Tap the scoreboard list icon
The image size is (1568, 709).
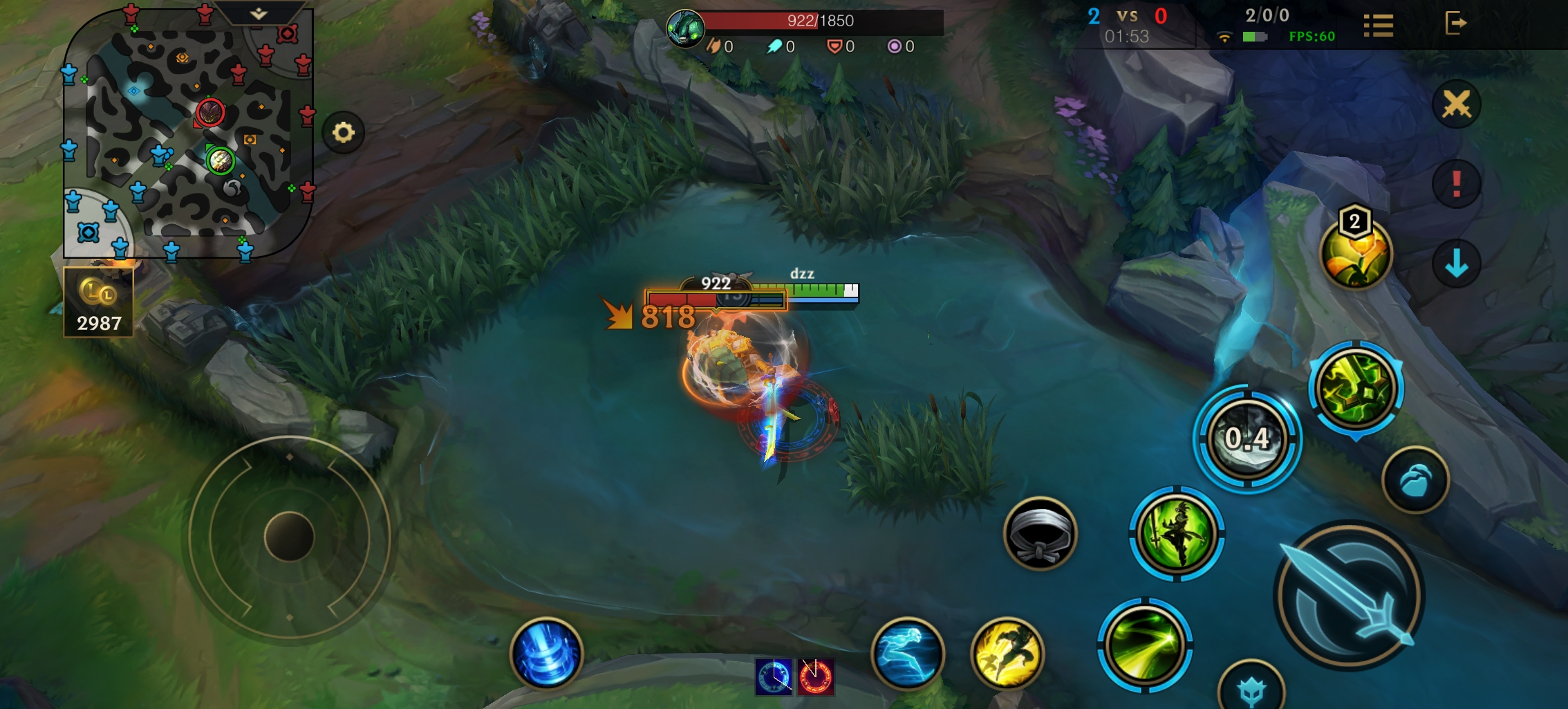1378,26
